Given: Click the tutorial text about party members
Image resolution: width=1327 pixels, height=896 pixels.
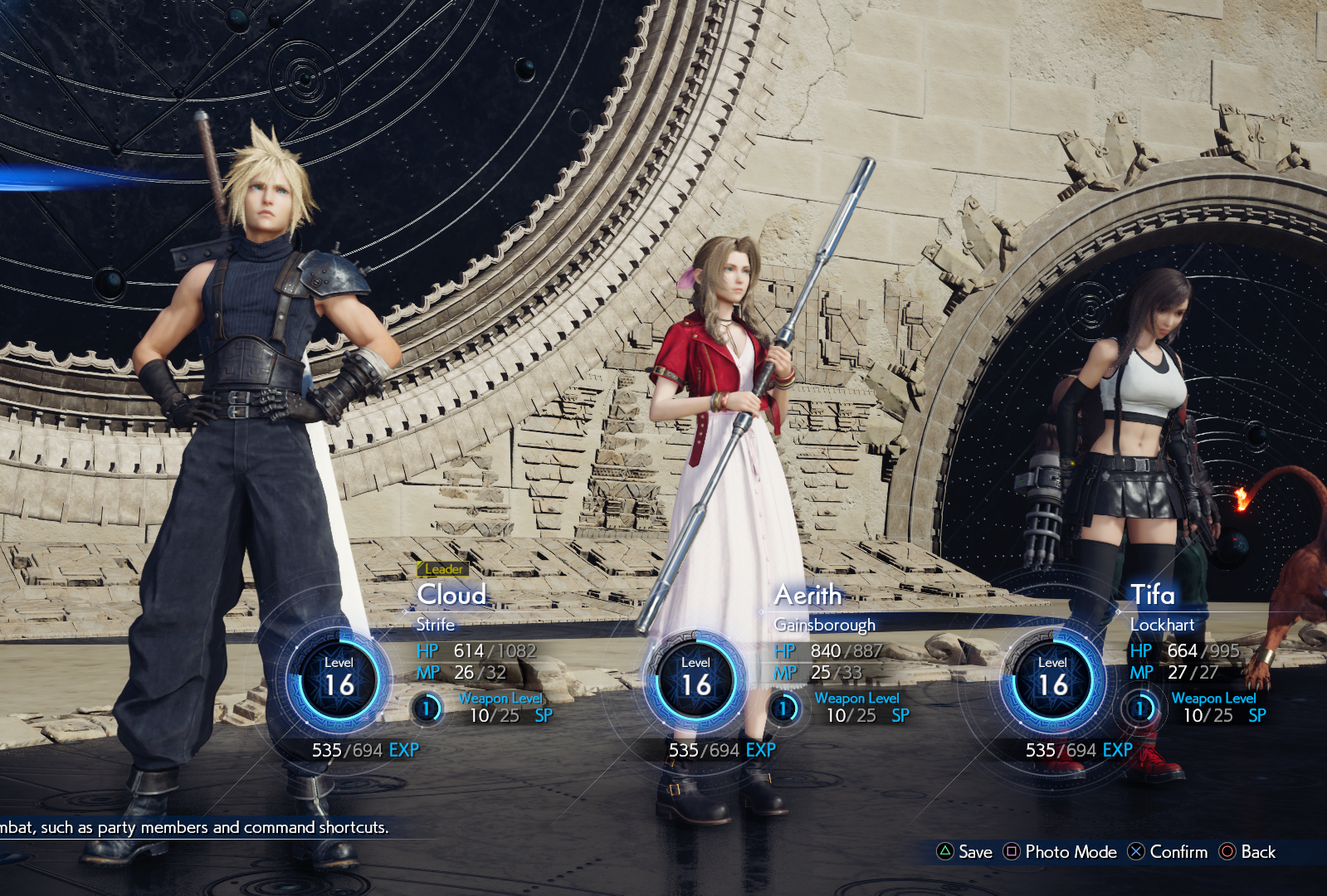Looking at the screenshot, I should point(194,827).
